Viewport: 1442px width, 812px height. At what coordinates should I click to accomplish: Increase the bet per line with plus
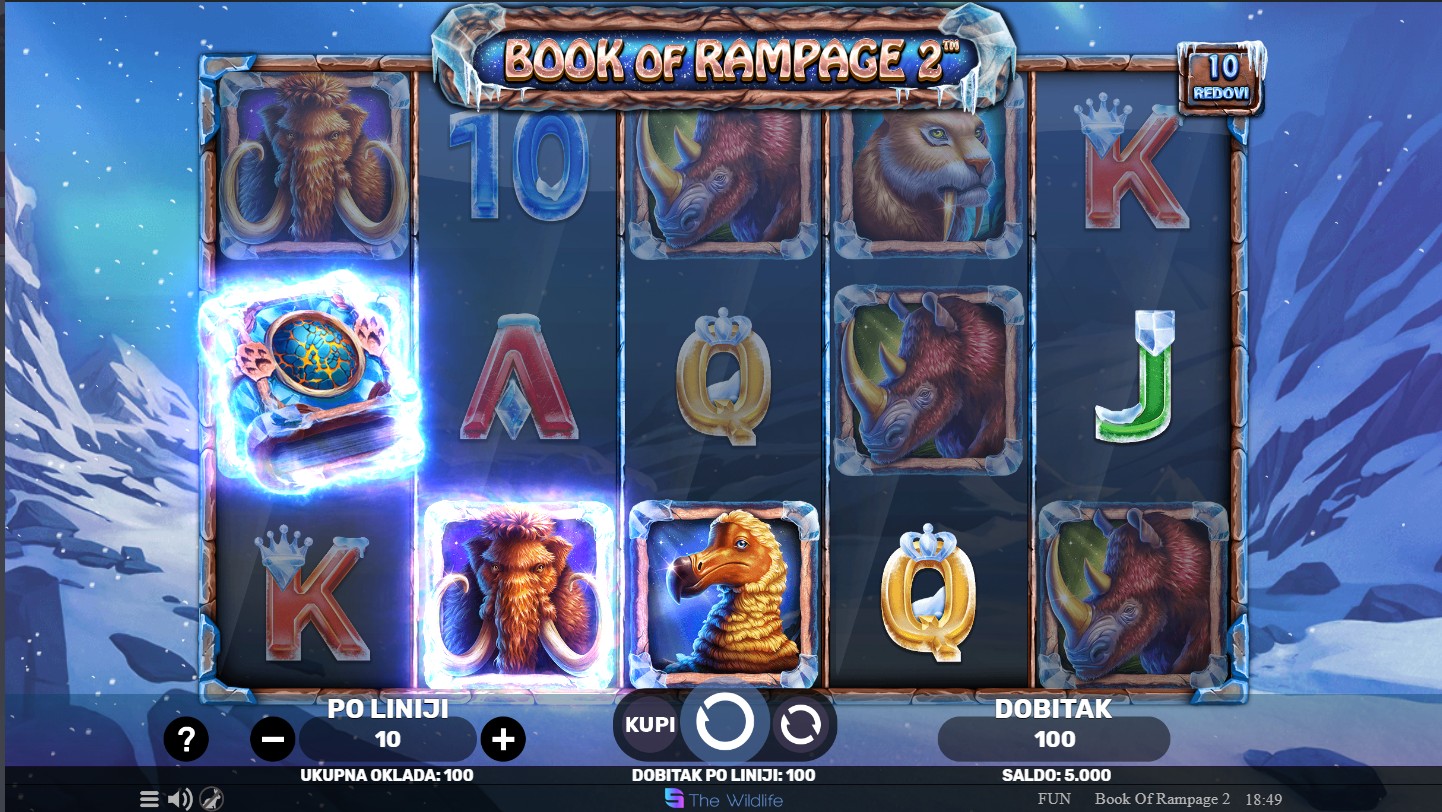coord(503,740)
